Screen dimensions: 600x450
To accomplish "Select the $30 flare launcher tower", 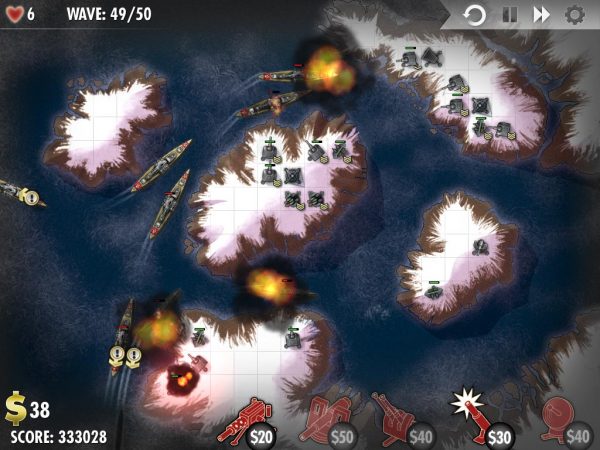I will point(482,420).
